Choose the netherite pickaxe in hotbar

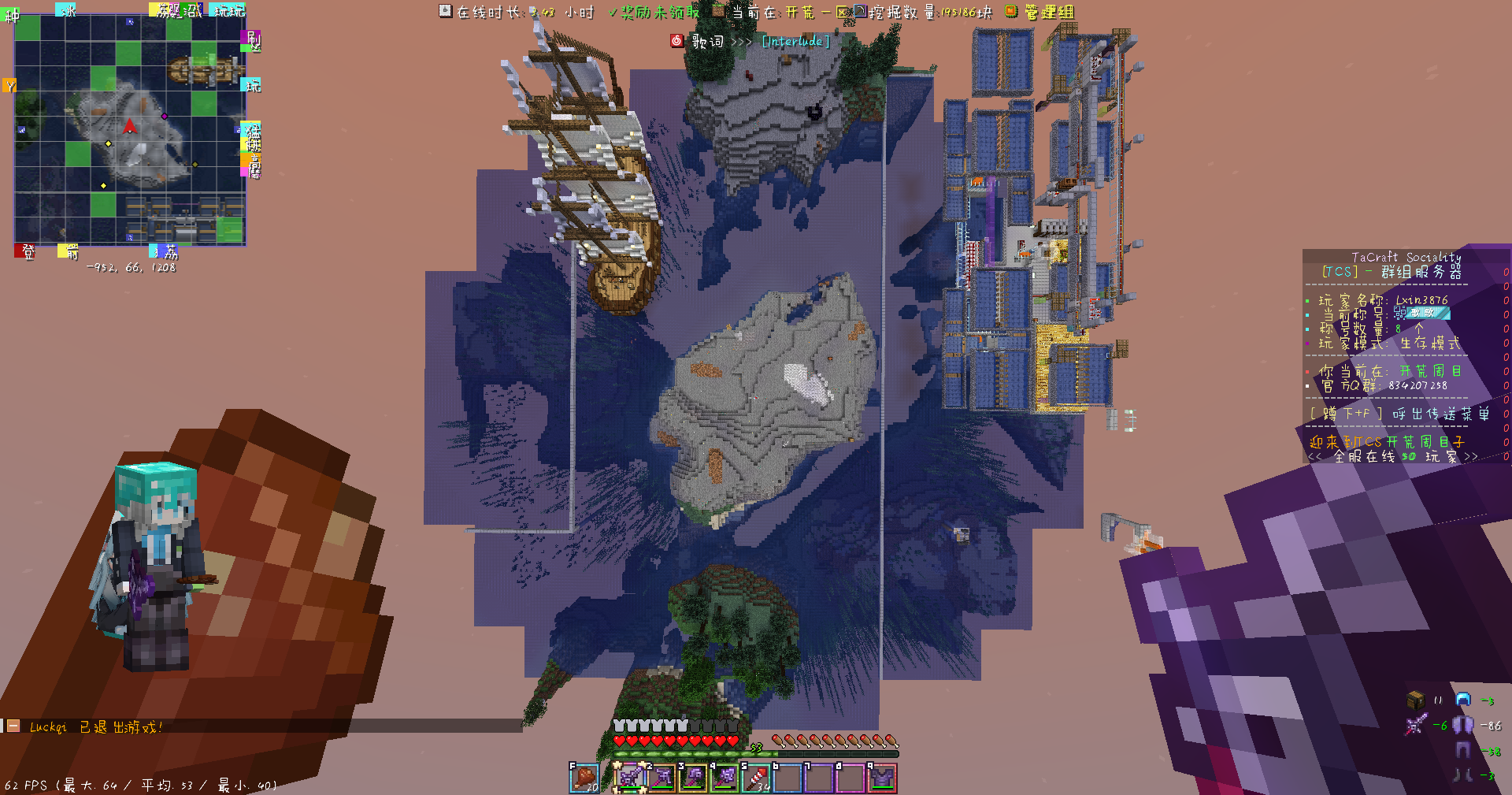[x=661, y=778]
